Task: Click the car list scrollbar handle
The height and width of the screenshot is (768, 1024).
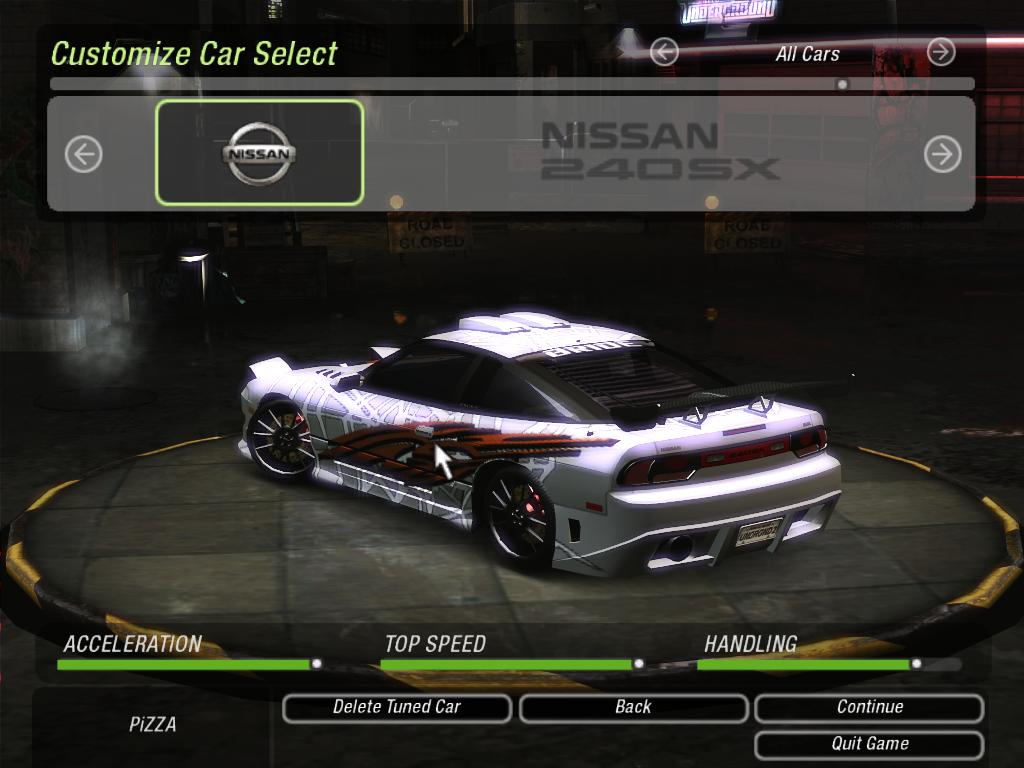Action: click(x=842, y=85)
